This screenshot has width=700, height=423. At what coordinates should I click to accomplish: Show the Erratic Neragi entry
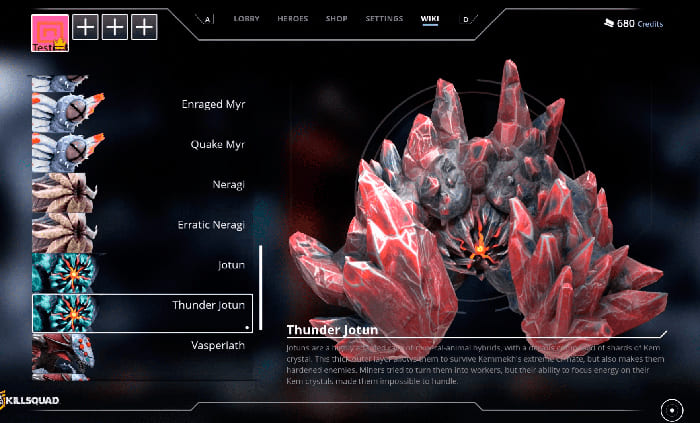point(140,226)
